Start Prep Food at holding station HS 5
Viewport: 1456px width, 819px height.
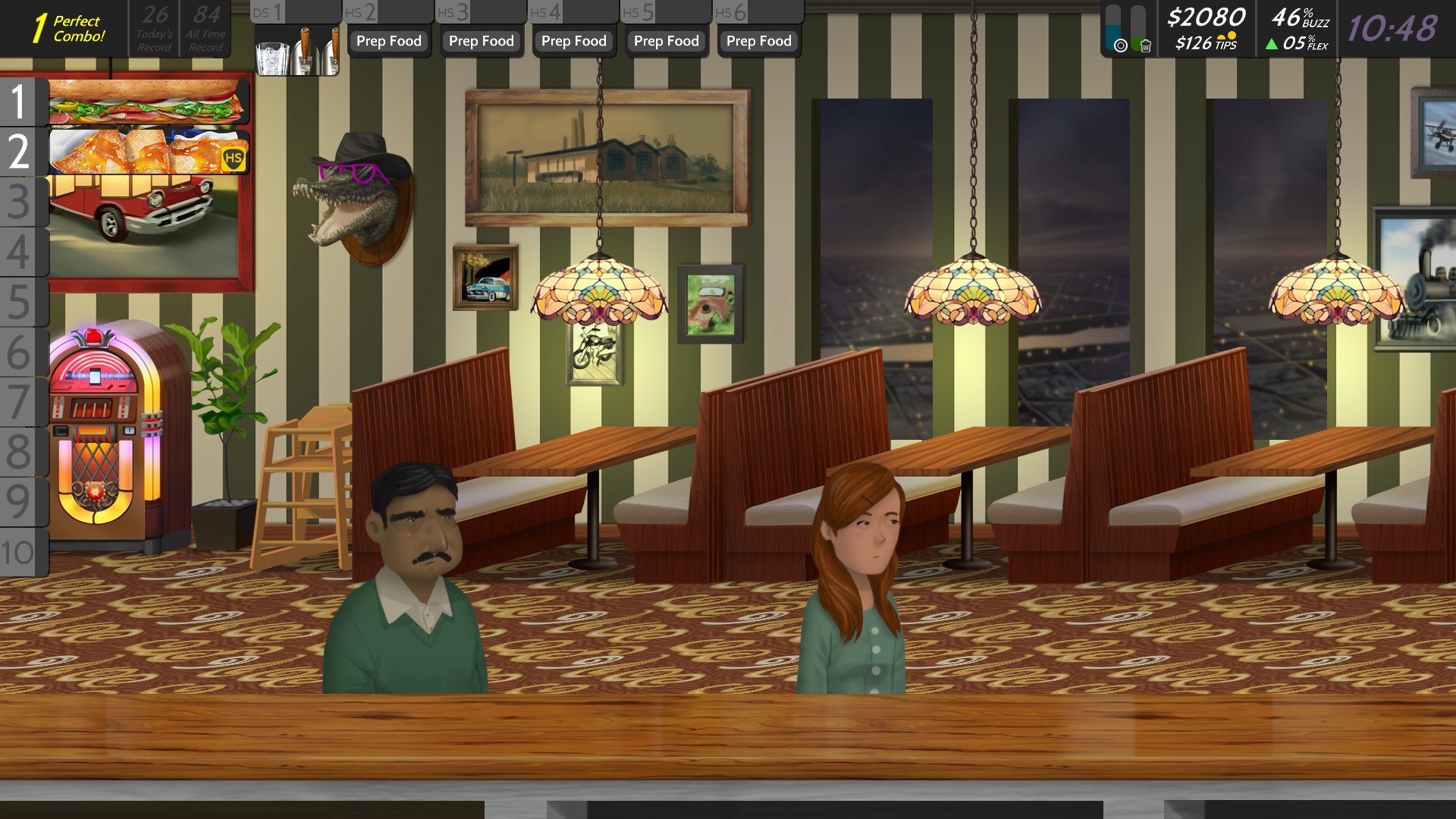(667, 41)
